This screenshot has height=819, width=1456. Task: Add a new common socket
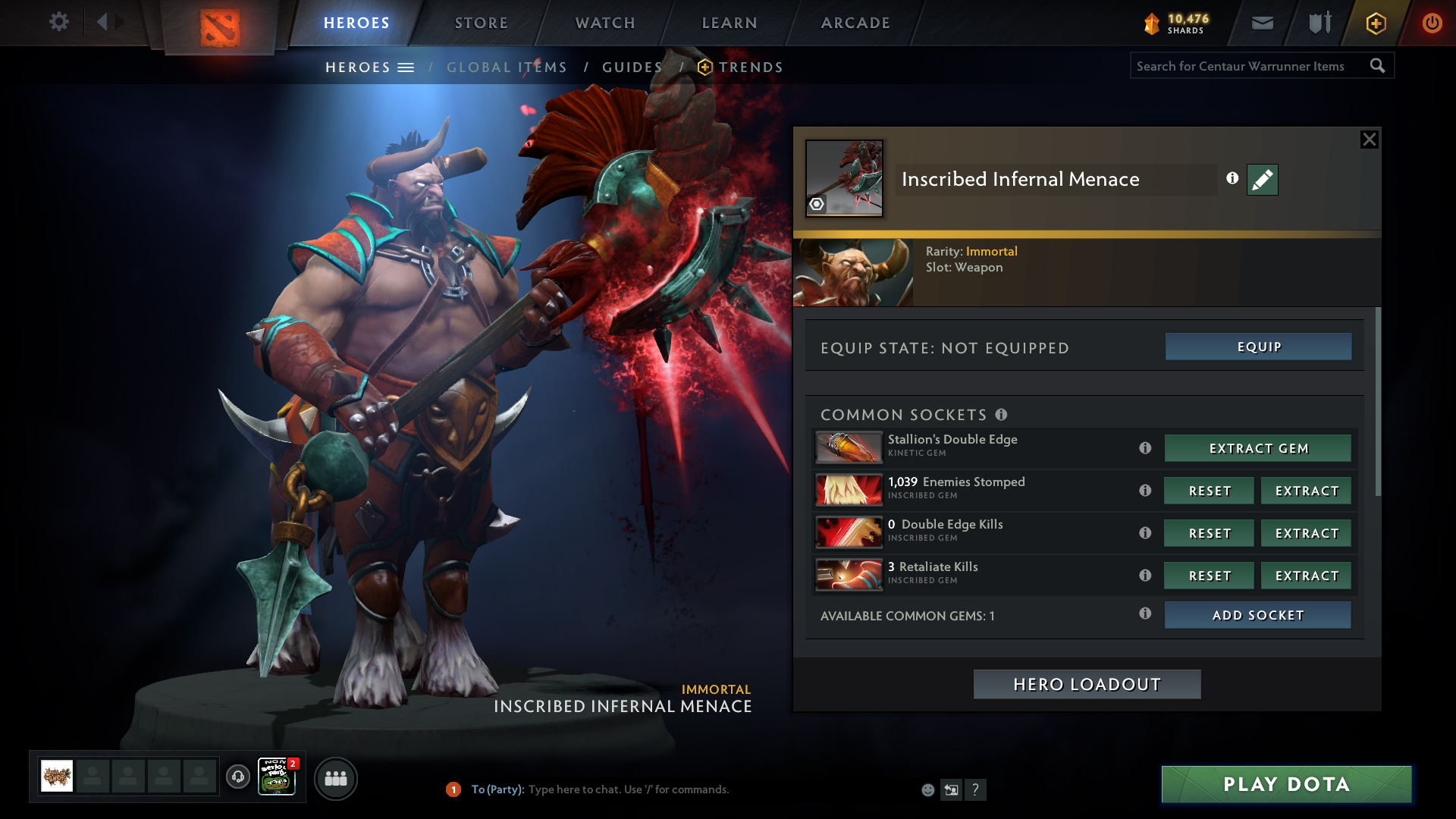pos(1257,615)
